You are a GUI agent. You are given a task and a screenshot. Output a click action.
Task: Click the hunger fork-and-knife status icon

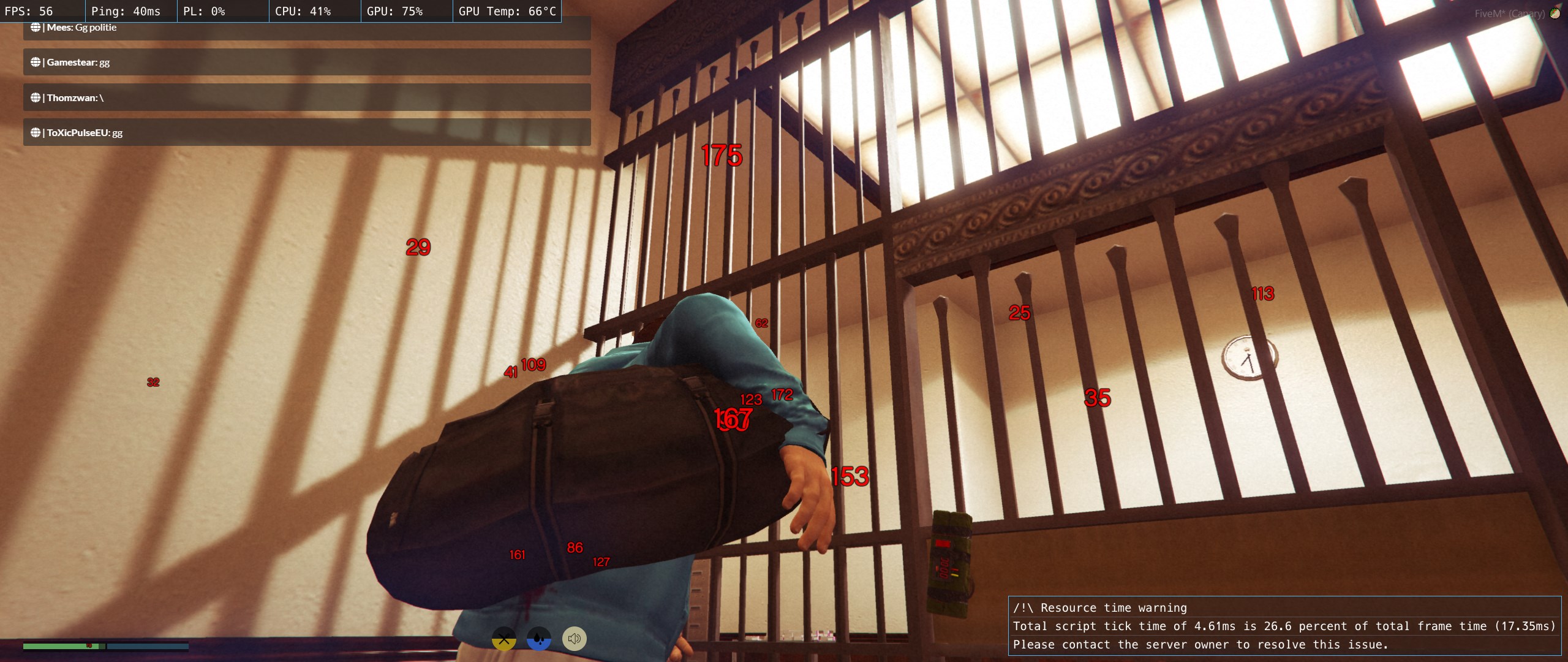pos(503,639)
